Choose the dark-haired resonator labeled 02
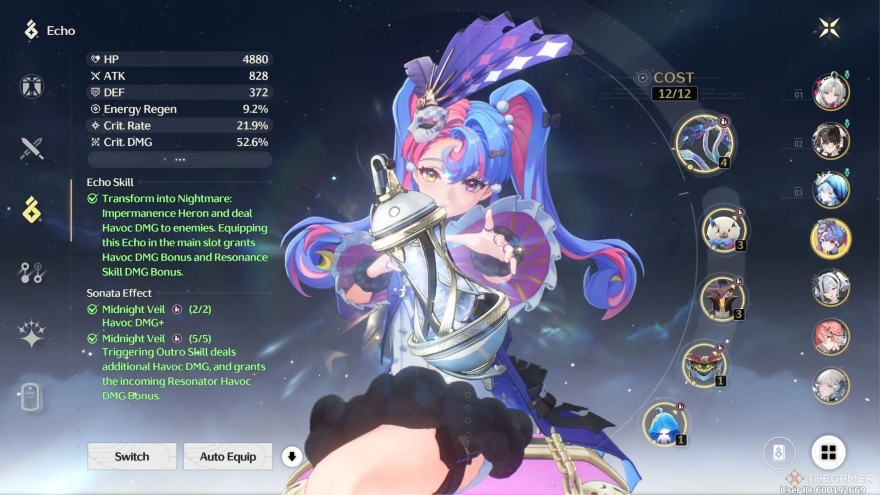880x495 pixels. 830,141
